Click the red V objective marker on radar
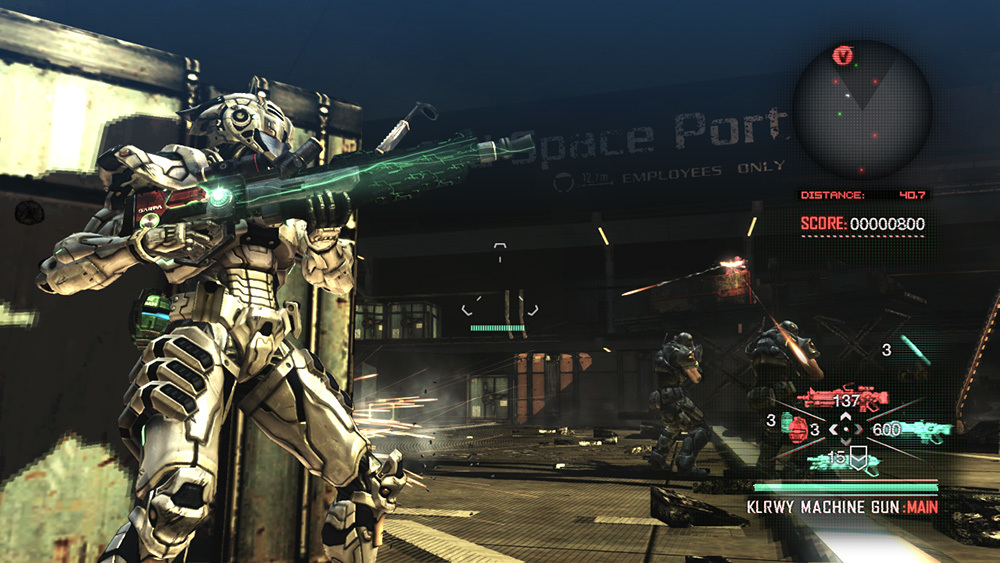 pyautogui.click(x=843, y=56)
